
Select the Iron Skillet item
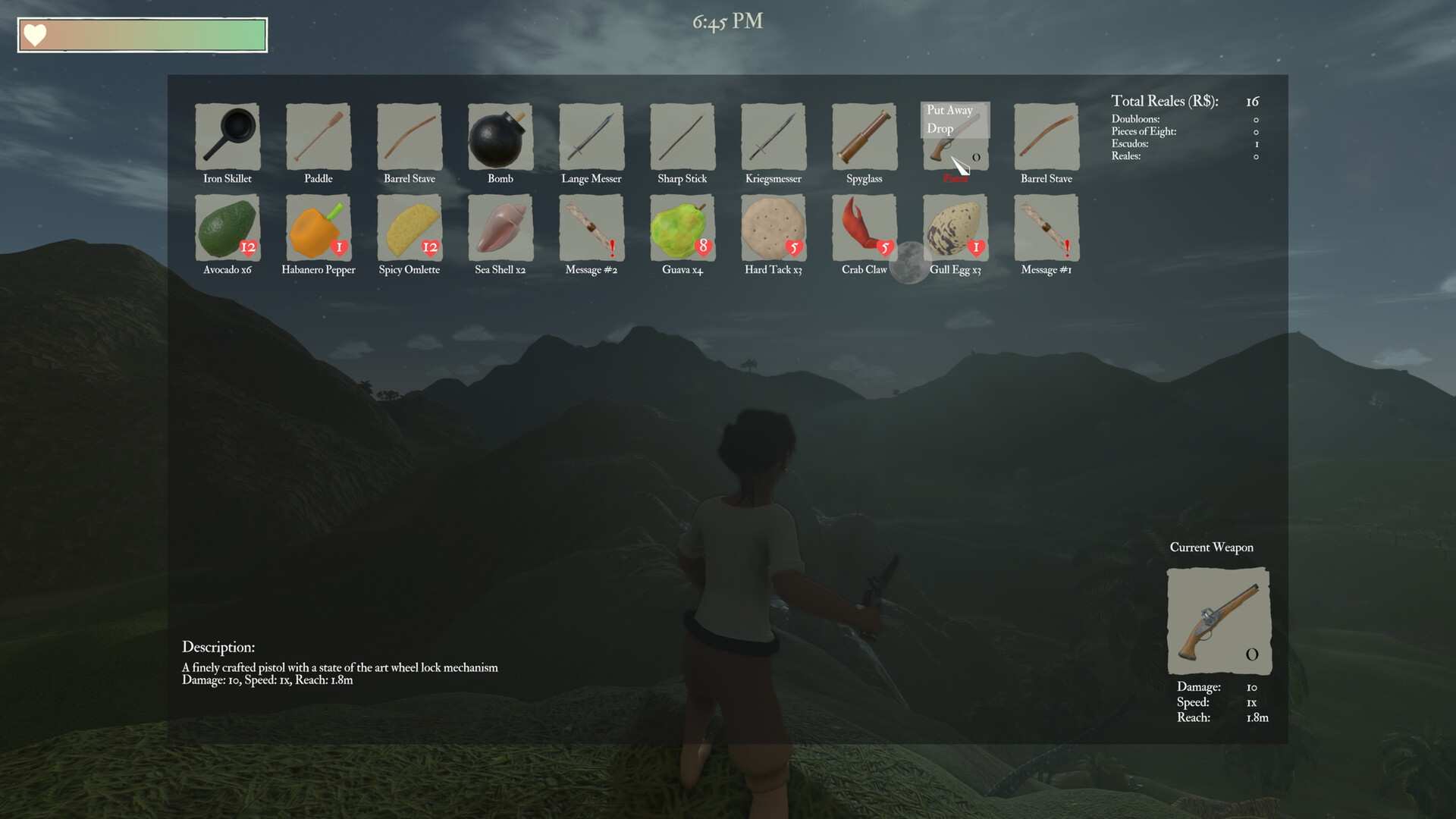[227, 138]
